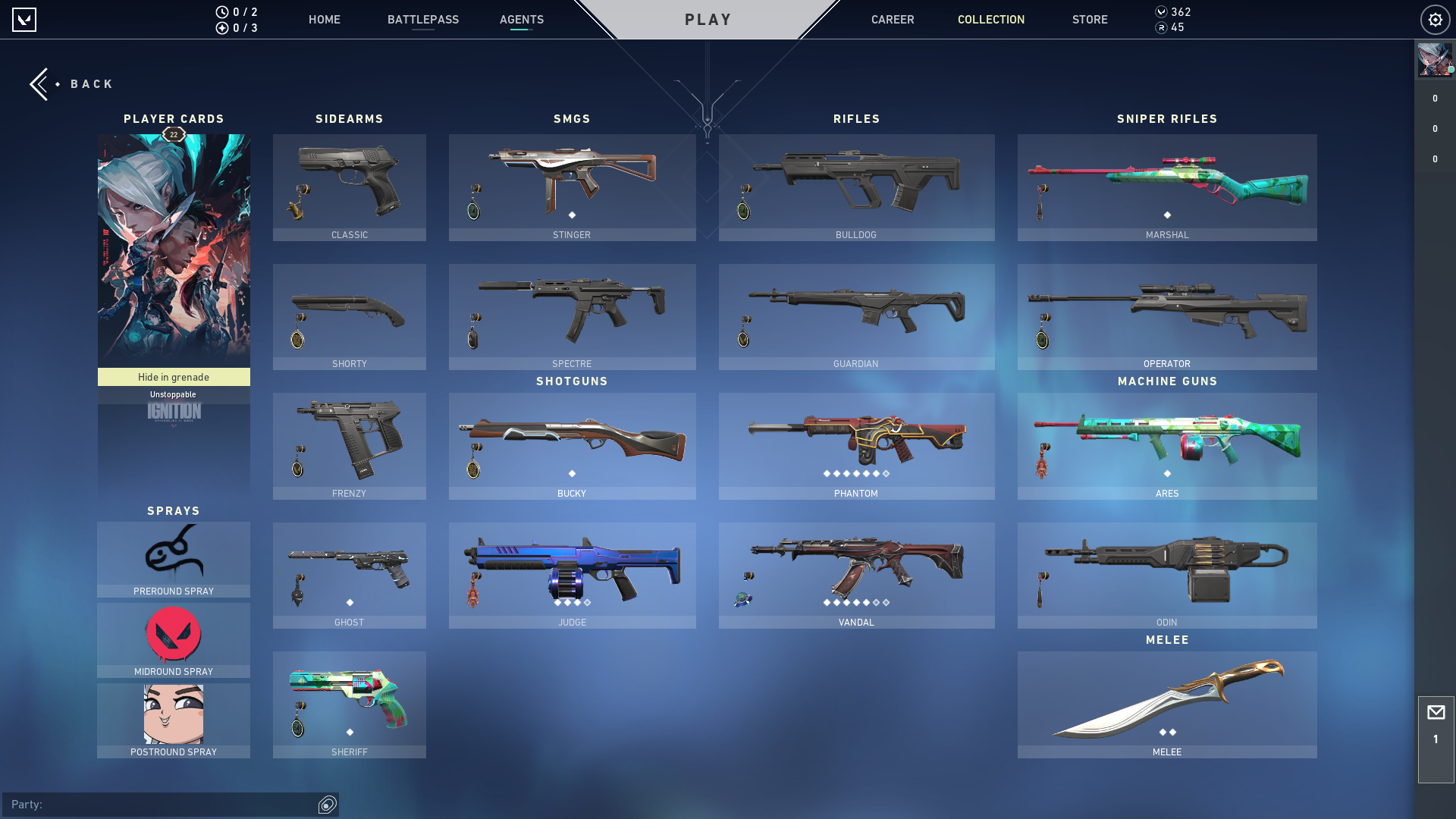Choose the Sheriff revolver tile
Image resolution: width=1456 pixels, height=819 pixels.
pyautogui.click(x=349, y=704)
